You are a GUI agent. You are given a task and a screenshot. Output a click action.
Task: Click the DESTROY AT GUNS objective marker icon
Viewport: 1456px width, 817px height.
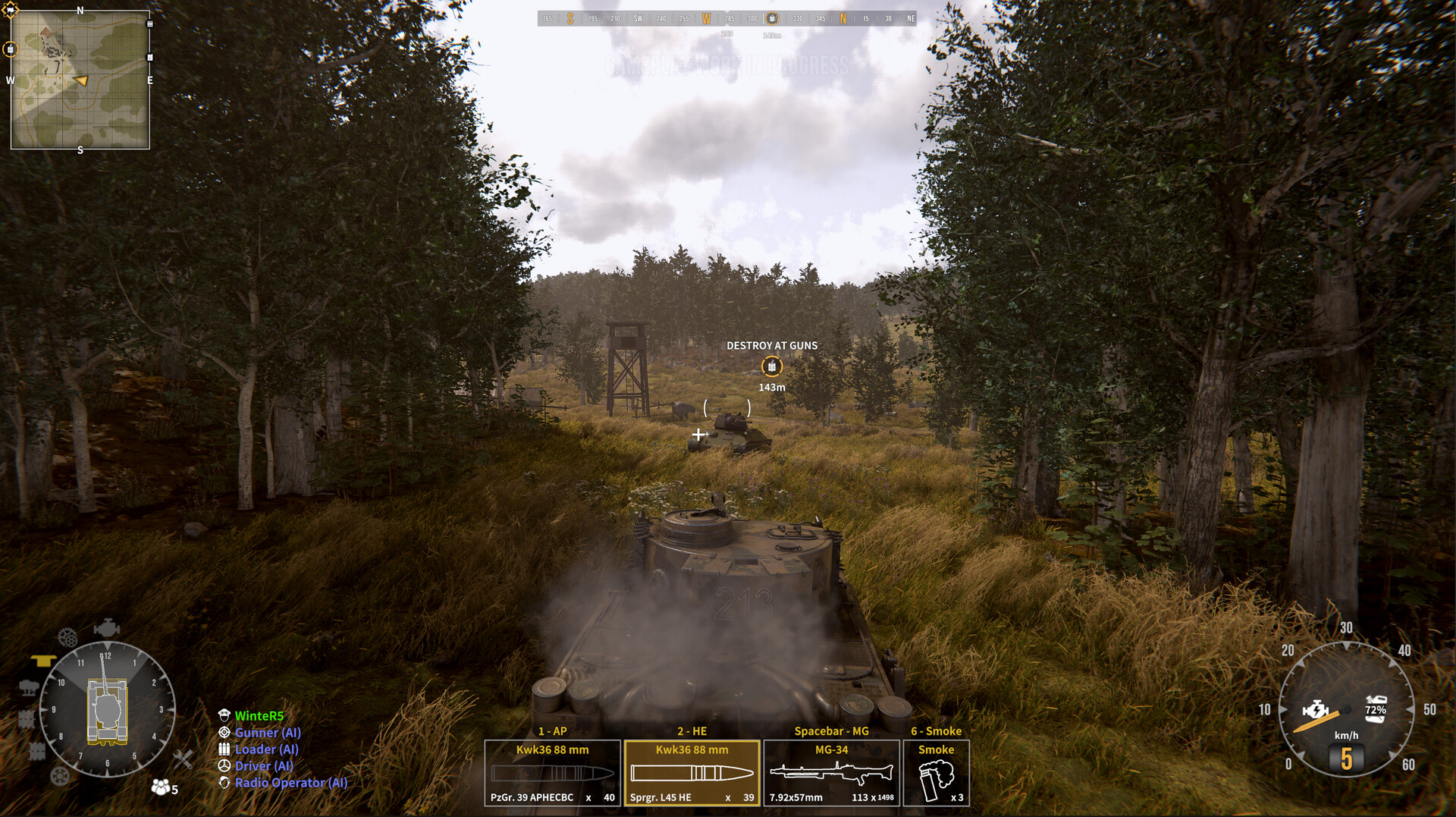point(771,366)
